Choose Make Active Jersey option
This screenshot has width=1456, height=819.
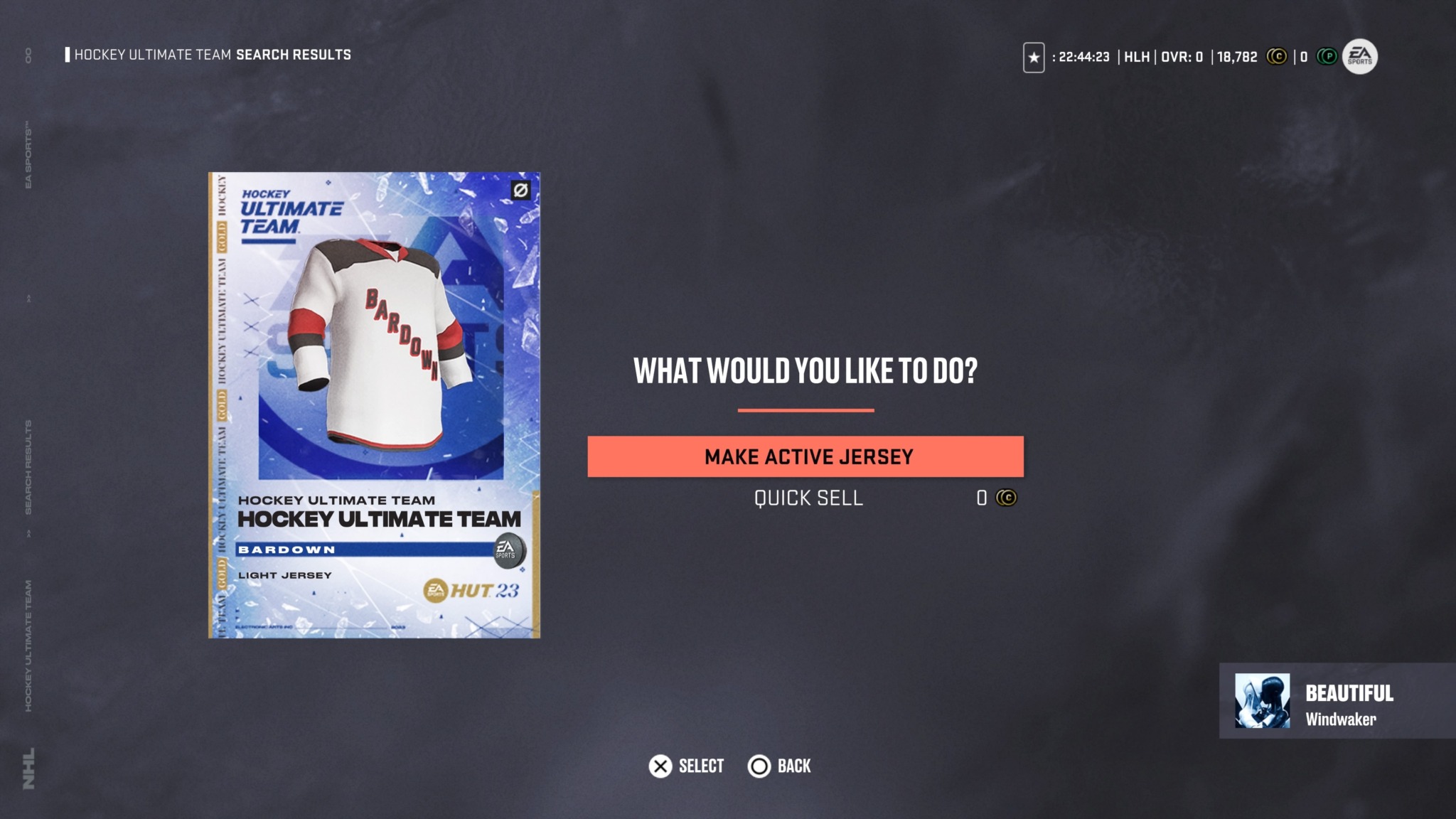(805, 456)
